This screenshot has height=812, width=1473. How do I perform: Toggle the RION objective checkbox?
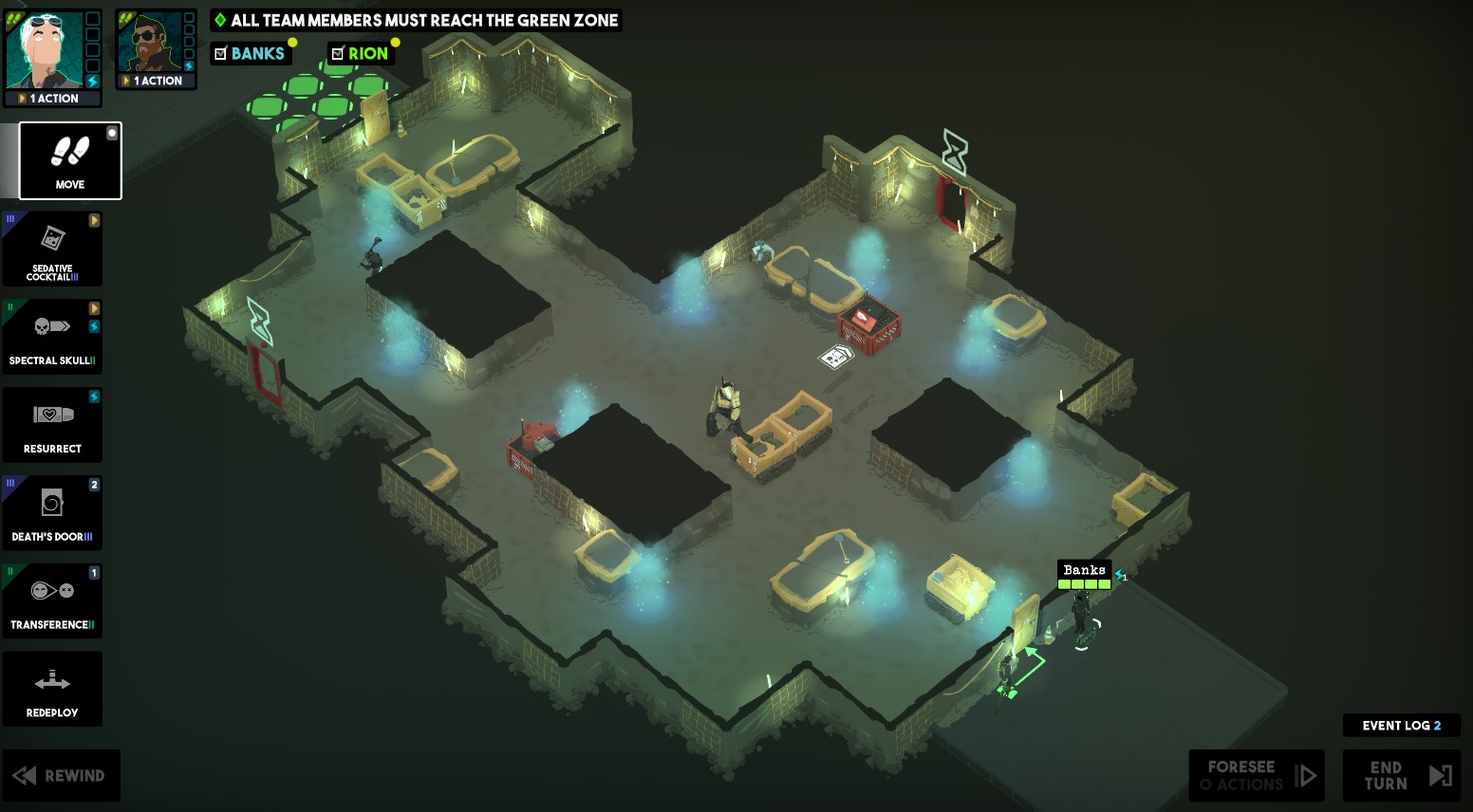[337, 52]
